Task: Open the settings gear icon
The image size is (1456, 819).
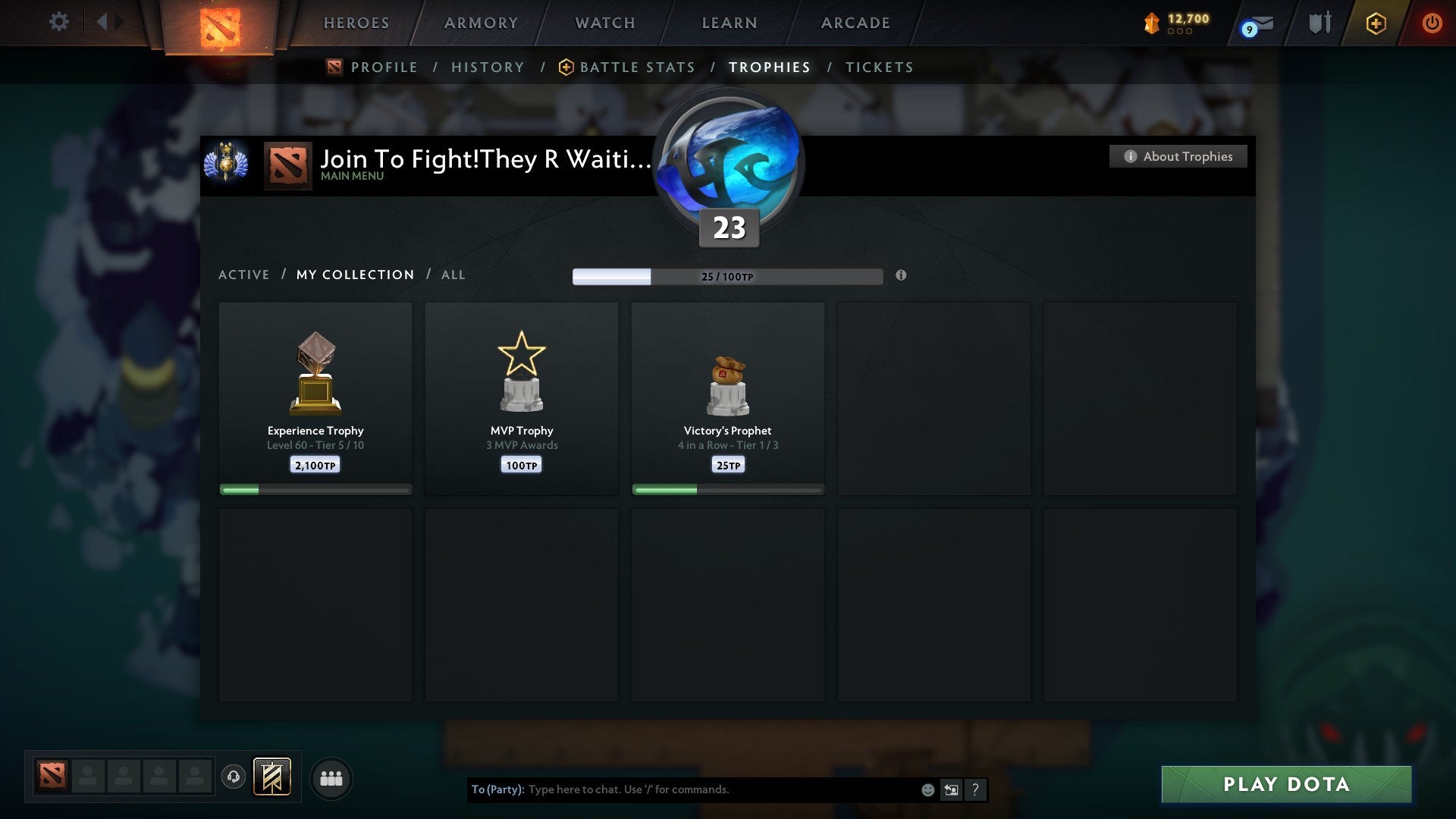Action: coord(58,22)
